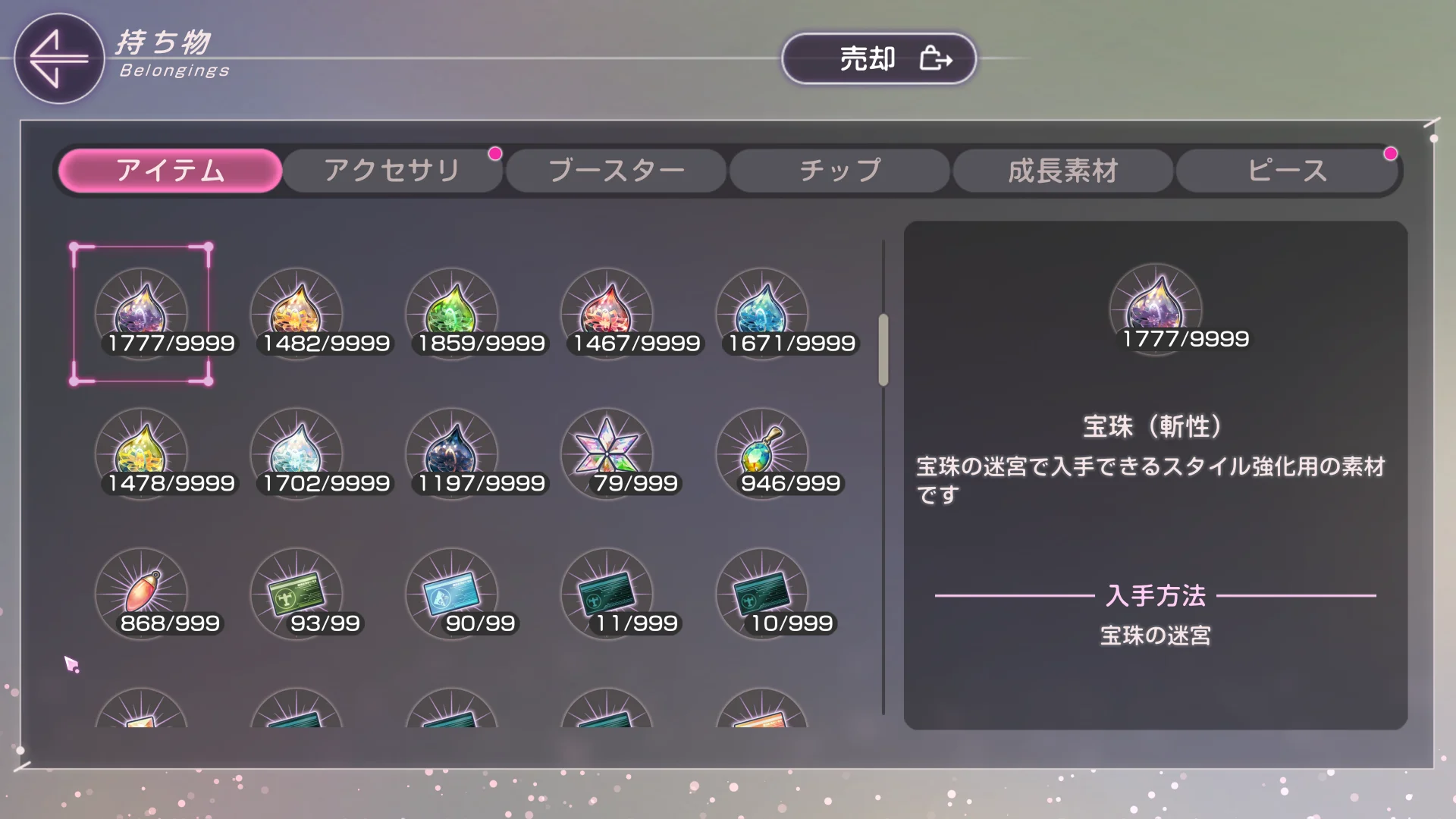Pick the white orb with 1702/9999
The image size is (1456, 819).
297,453
